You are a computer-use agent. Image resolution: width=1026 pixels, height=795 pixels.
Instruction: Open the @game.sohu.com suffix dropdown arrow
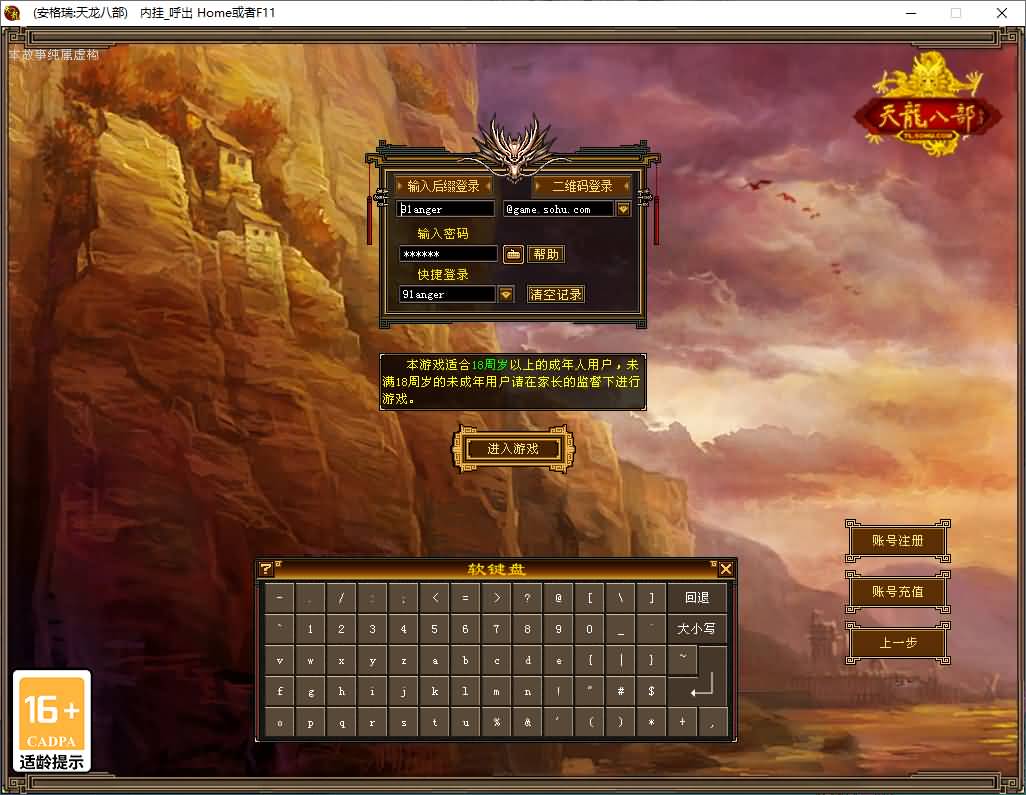click(623, 209)
